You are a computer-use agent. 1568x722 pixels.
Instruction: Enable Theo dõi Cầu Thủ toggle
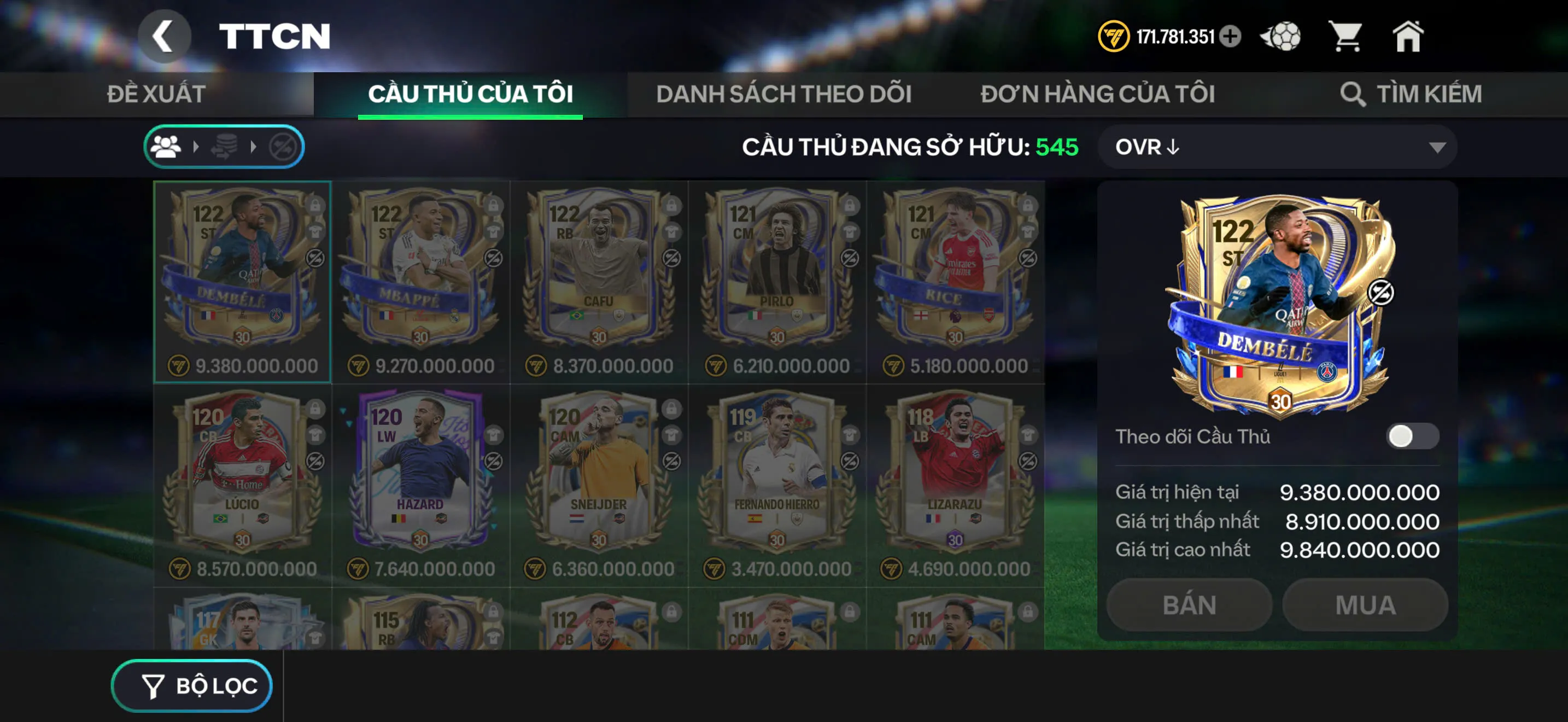point(1412,436)
